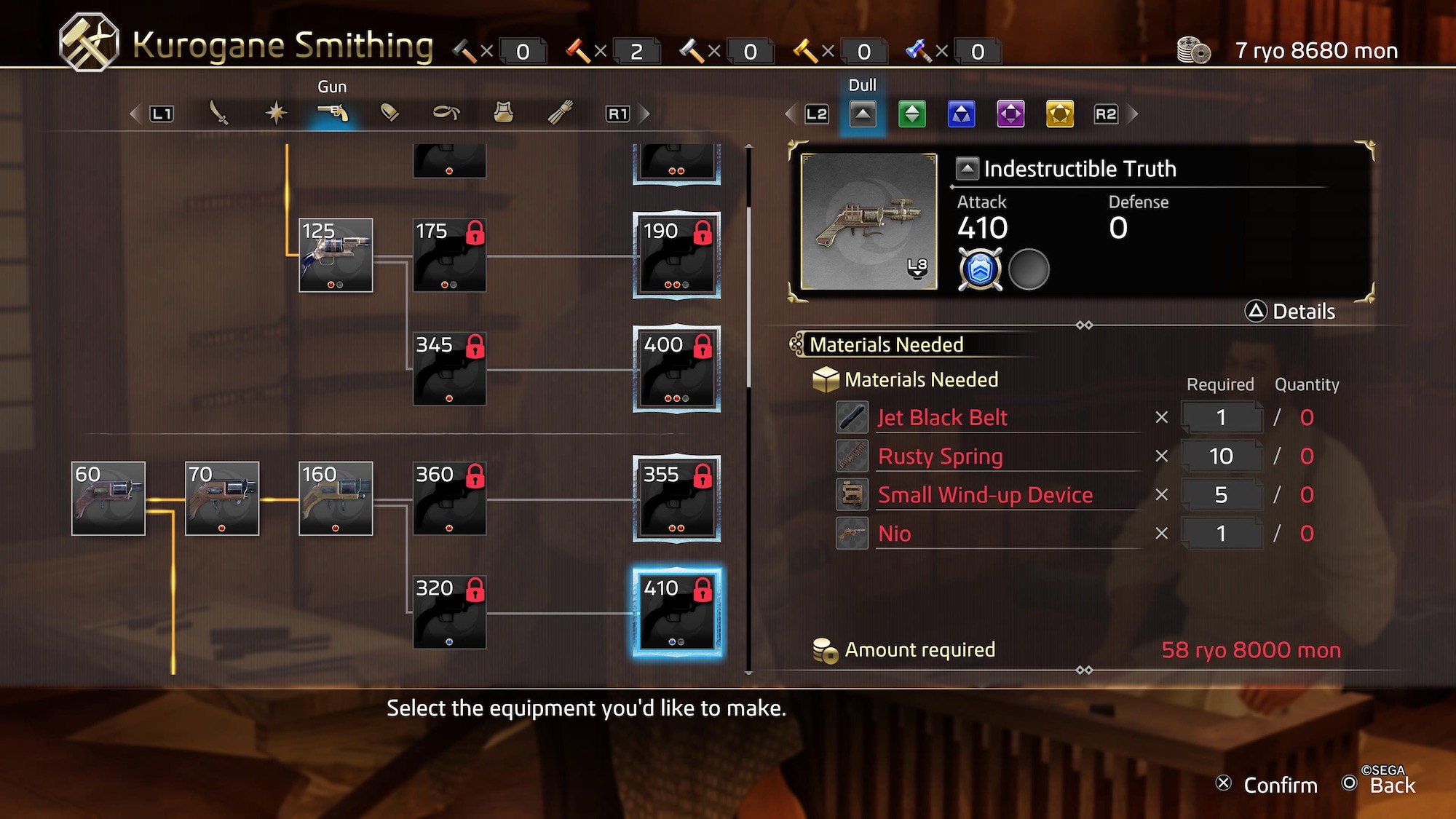Select the arrow category icon
The width and height of the screenshot is (1456, 819).
(558, 113)
